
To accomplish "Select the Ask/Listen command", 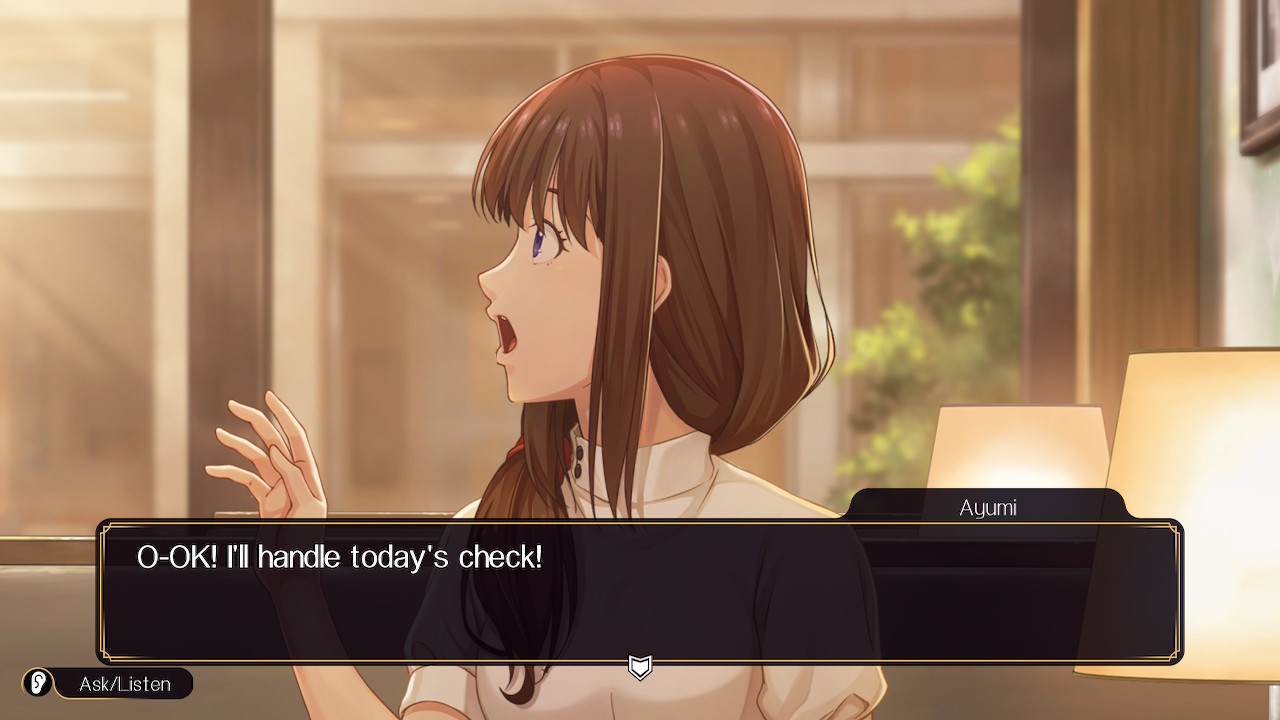I will tap(108, 684).
